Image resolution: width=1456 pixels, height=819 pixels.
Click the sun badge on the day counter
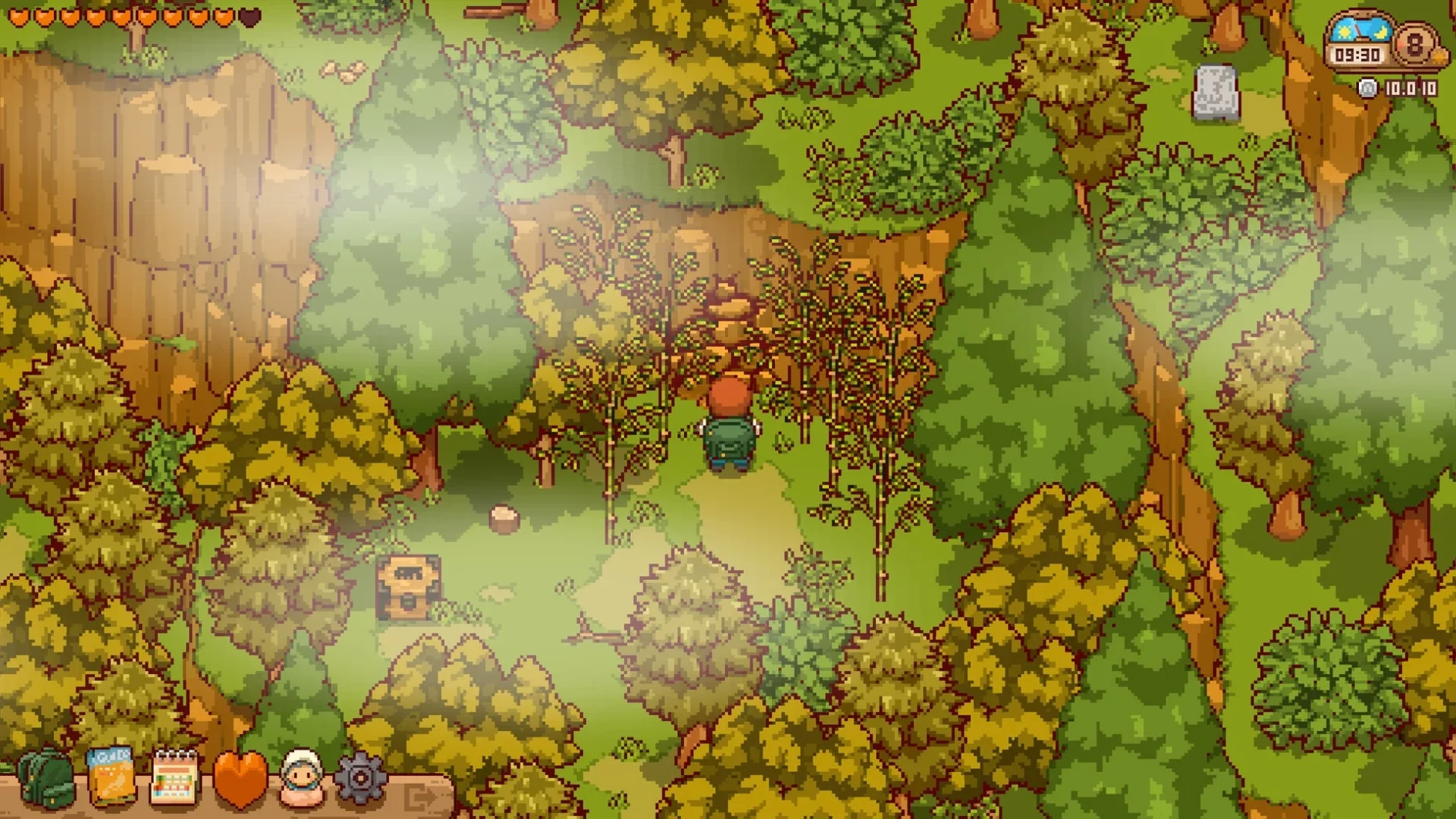pos(1438,57)
